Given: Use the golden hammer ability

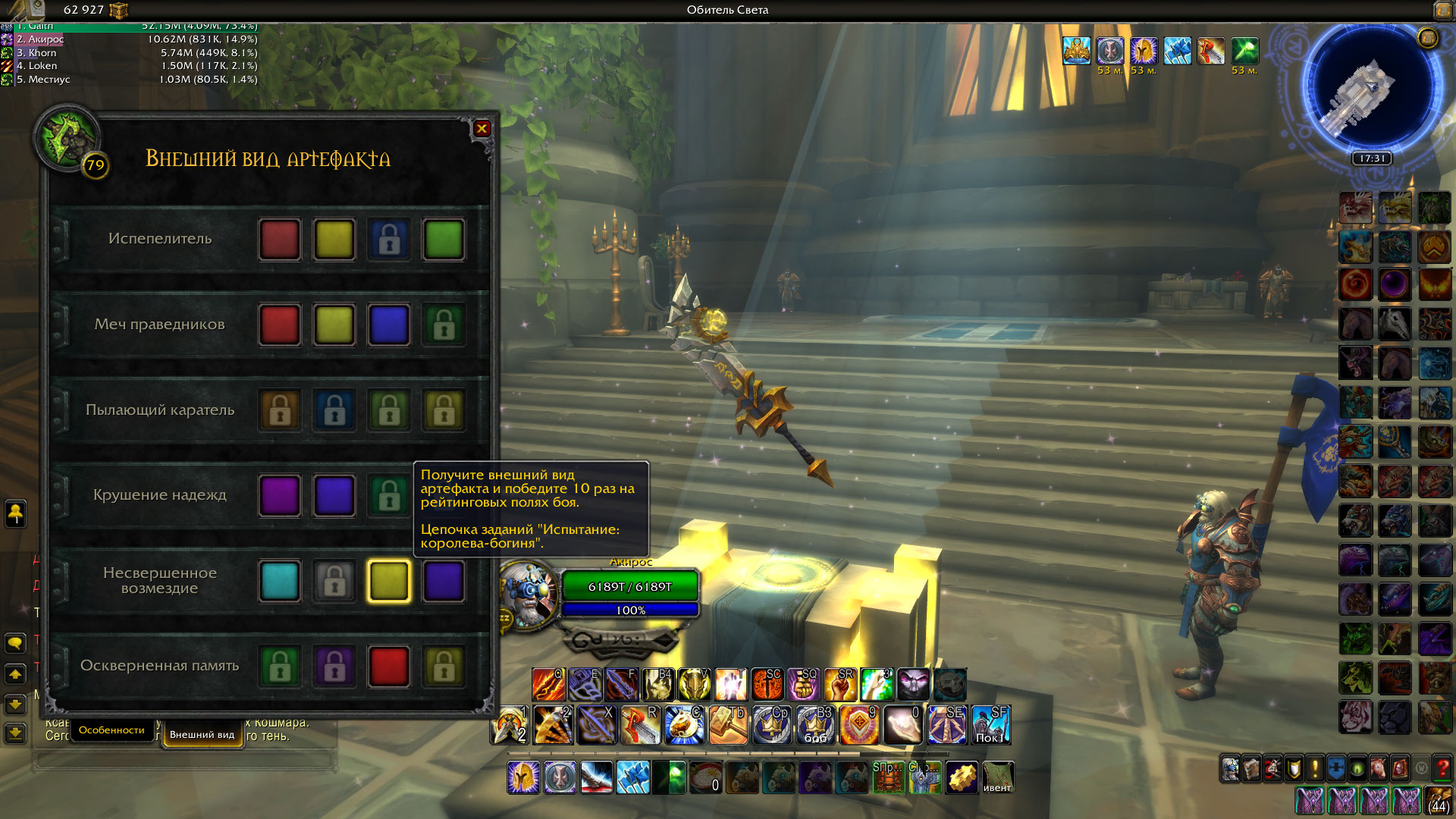Looking at the screenshot, I should pyautogui.click(x=726, y=724).
